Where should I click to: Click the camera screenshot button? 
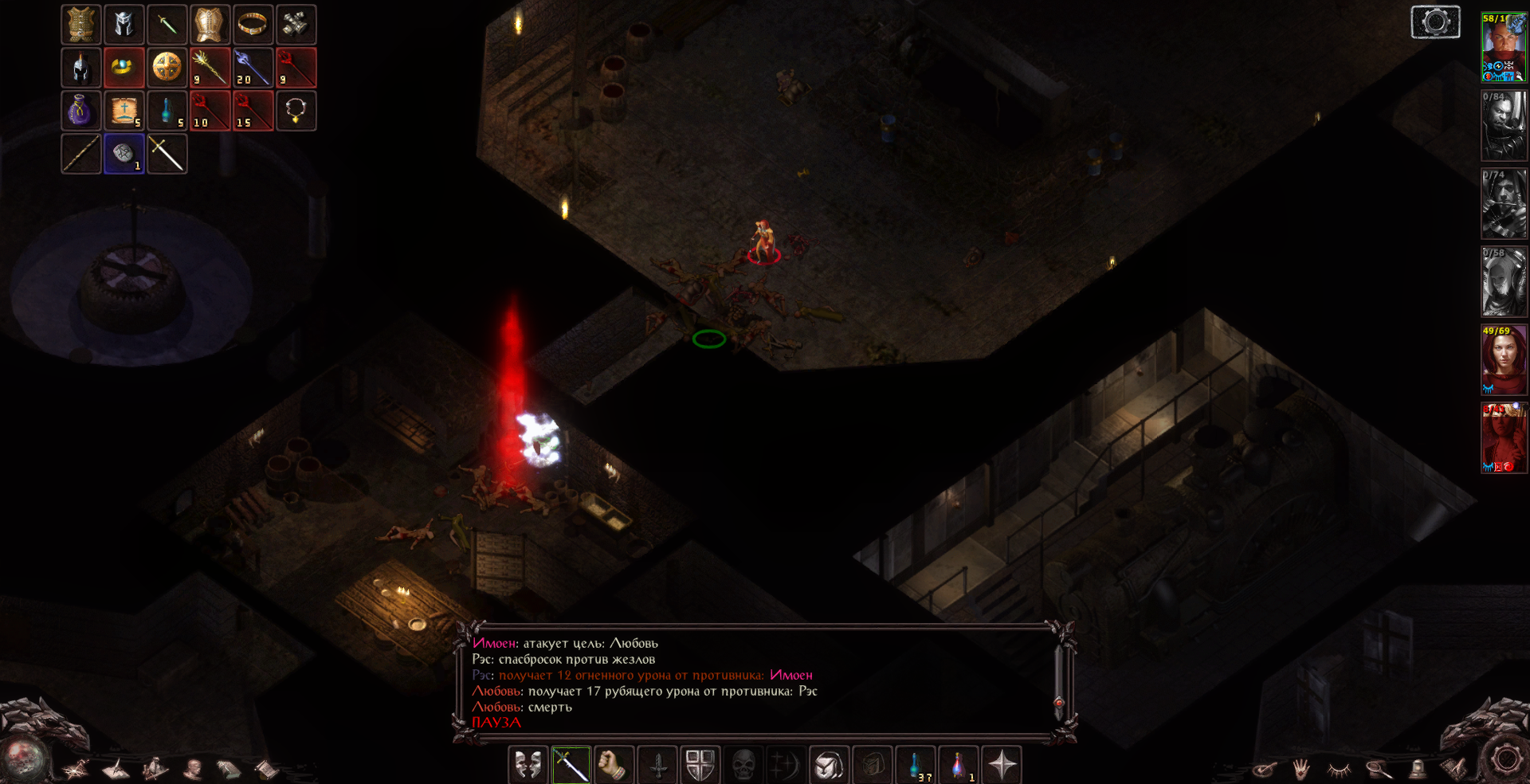pyautogui.click(x=1435, y=22)
